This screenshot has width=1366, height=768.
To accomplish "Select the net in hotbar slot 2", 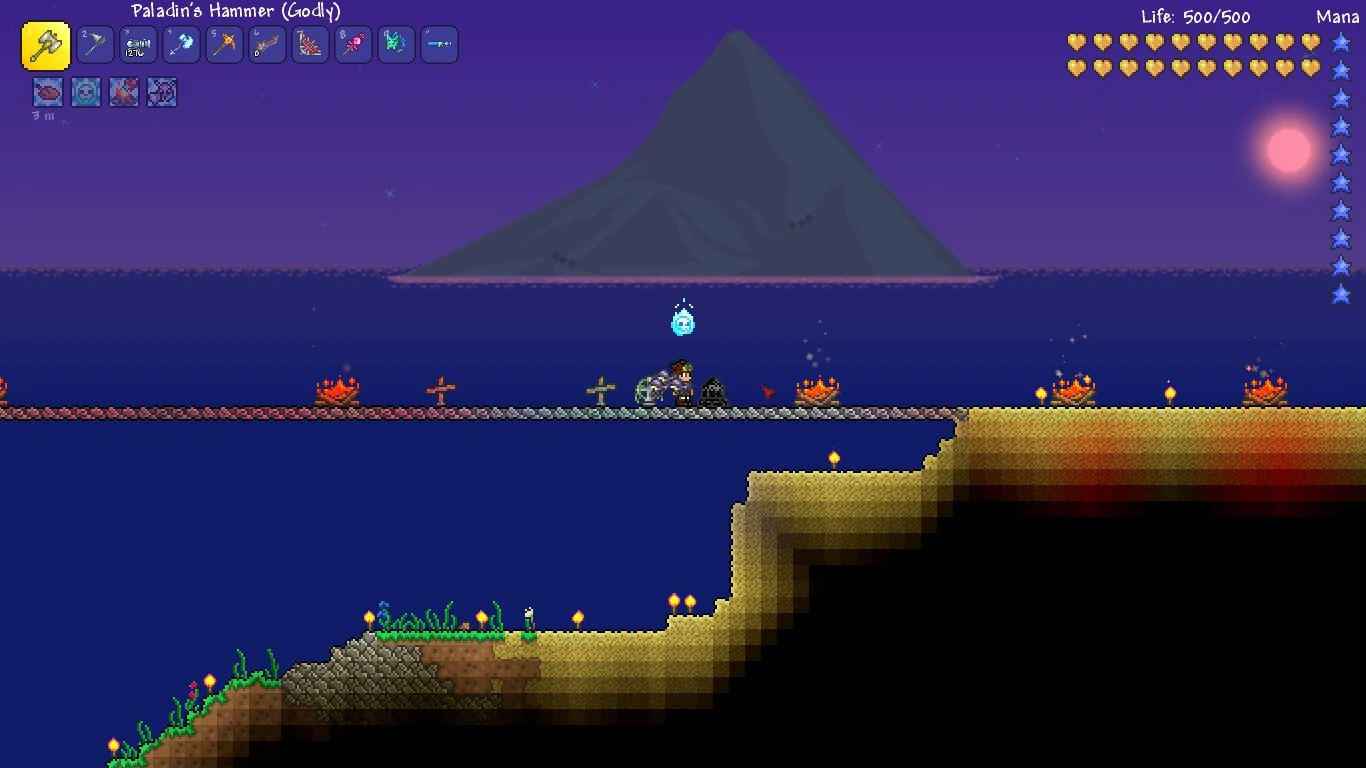I will tap(96, 45).
